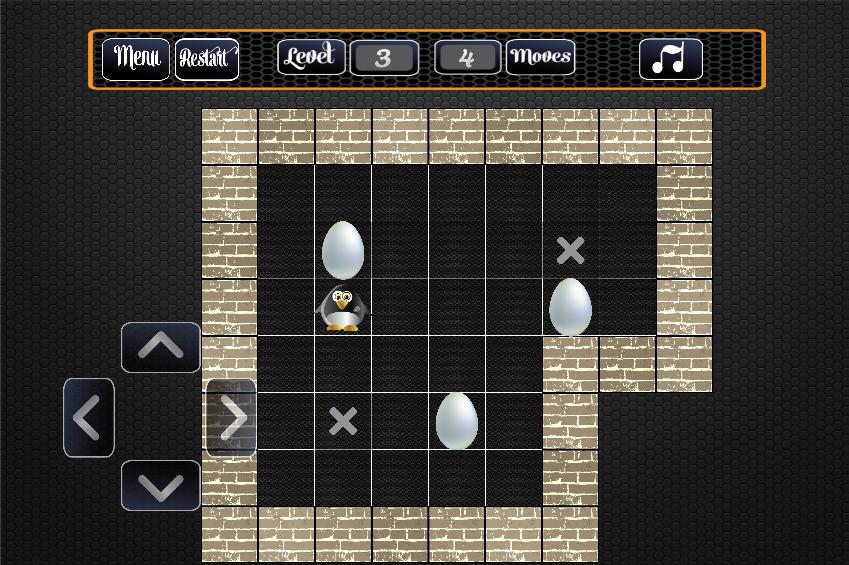Tap the right arrow control
This screenshot has width=849, height=565.
232,418
